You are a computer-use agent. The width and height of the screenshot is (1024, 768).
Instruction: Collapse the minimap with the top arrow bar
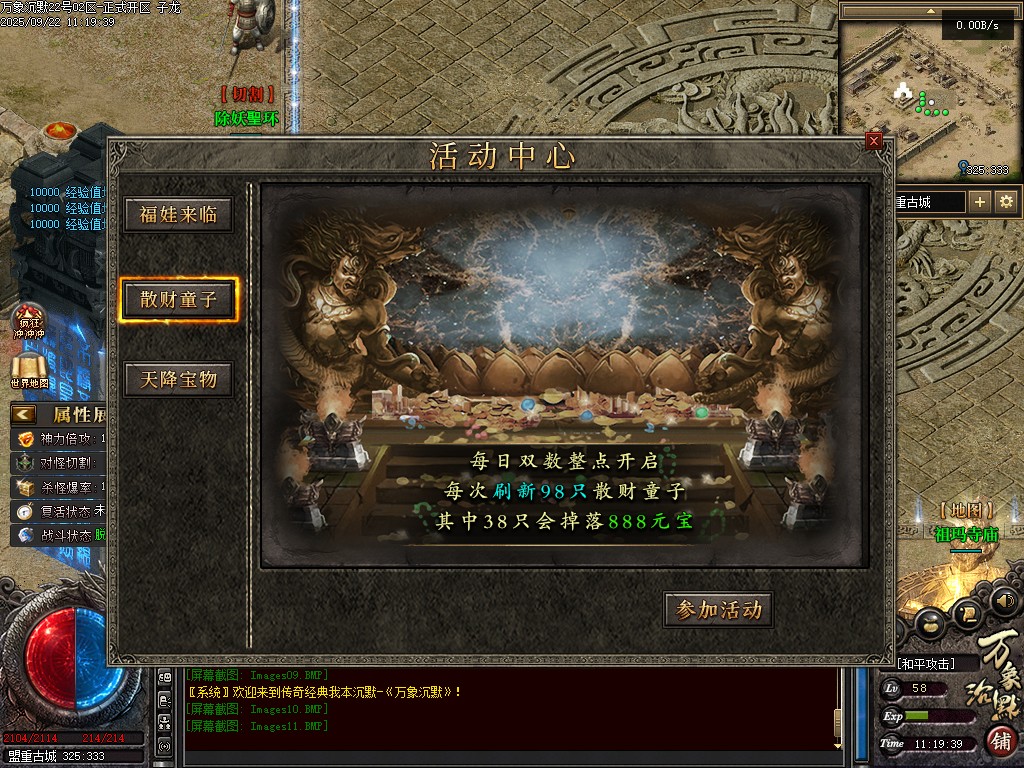[930, 12]
